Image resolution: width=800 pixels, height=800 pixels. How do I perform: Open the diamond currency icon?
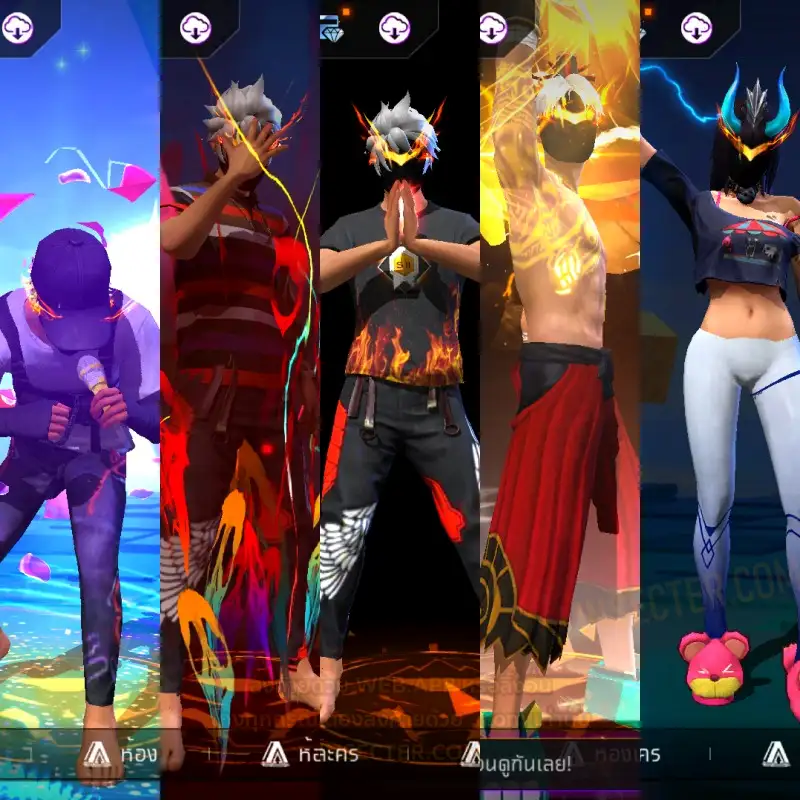(x=331, y=30)
